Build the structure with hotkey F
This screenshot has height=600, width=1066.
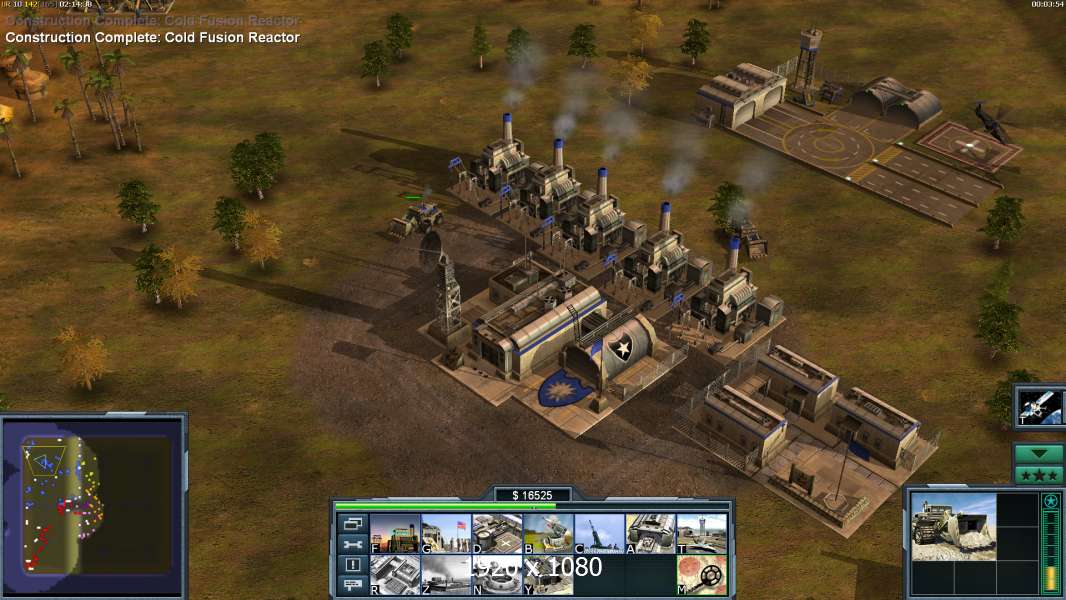click(395, 534)
